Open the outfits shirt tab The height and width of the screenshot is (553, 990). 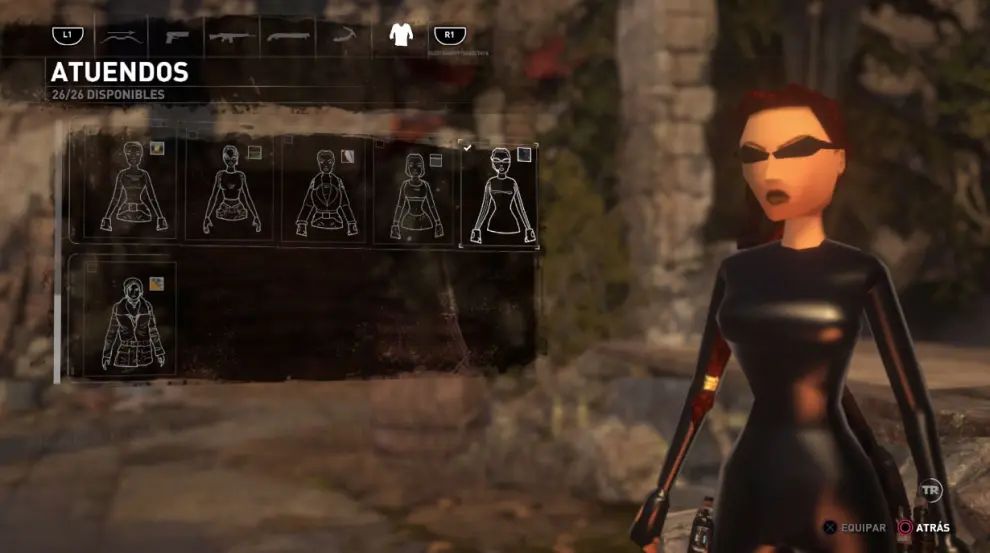point(401,35)
